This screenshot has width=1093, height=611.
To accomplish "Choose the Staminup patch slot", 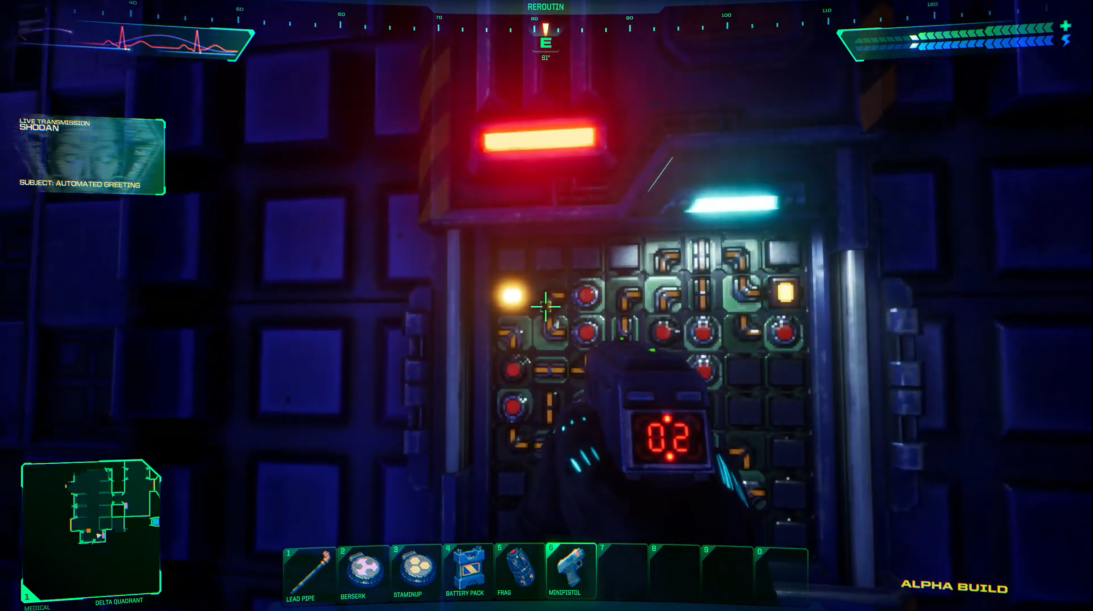I will click(x=415, y=571).
